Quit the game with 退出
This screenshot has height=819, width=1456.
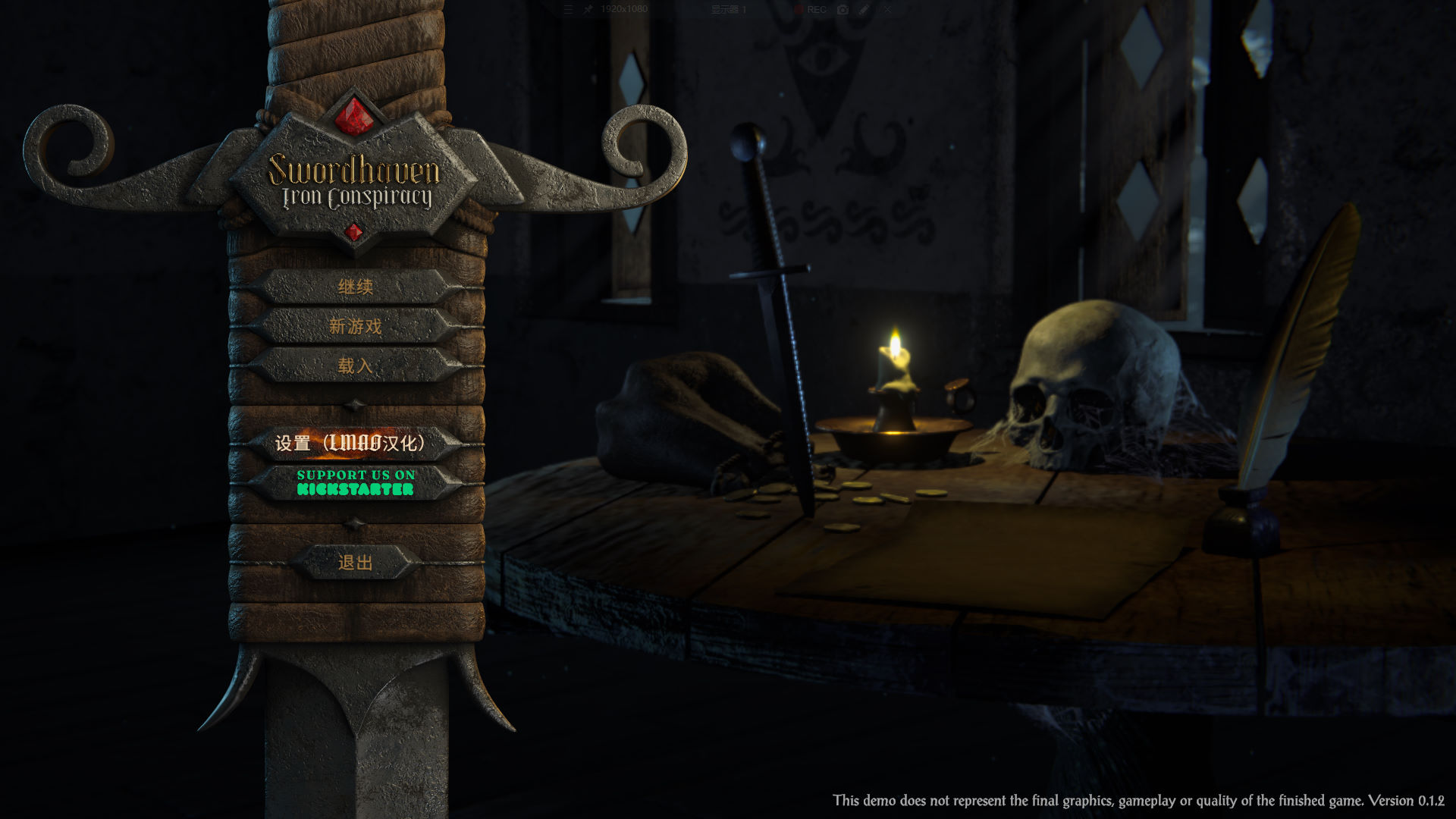pos(355,563)
